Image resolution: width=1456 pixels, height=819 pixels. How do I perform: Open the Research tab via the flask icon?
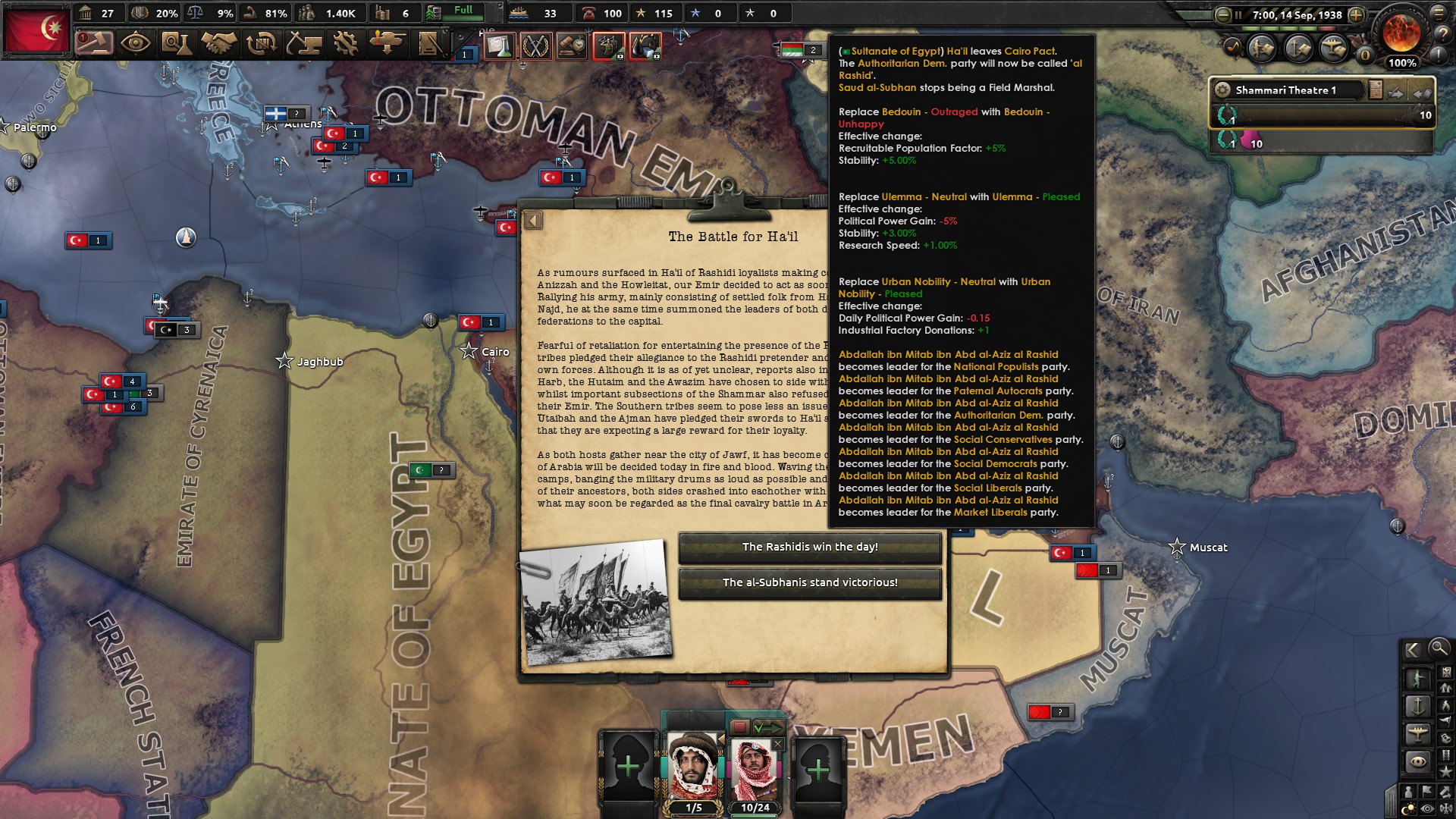pos(177,45)
